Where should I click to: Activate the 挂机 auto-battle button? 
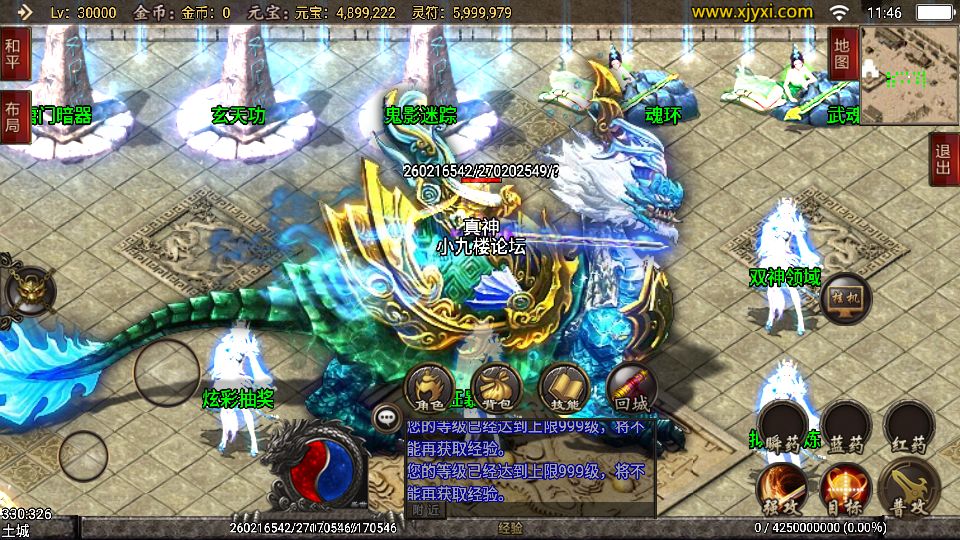[845, 297]
